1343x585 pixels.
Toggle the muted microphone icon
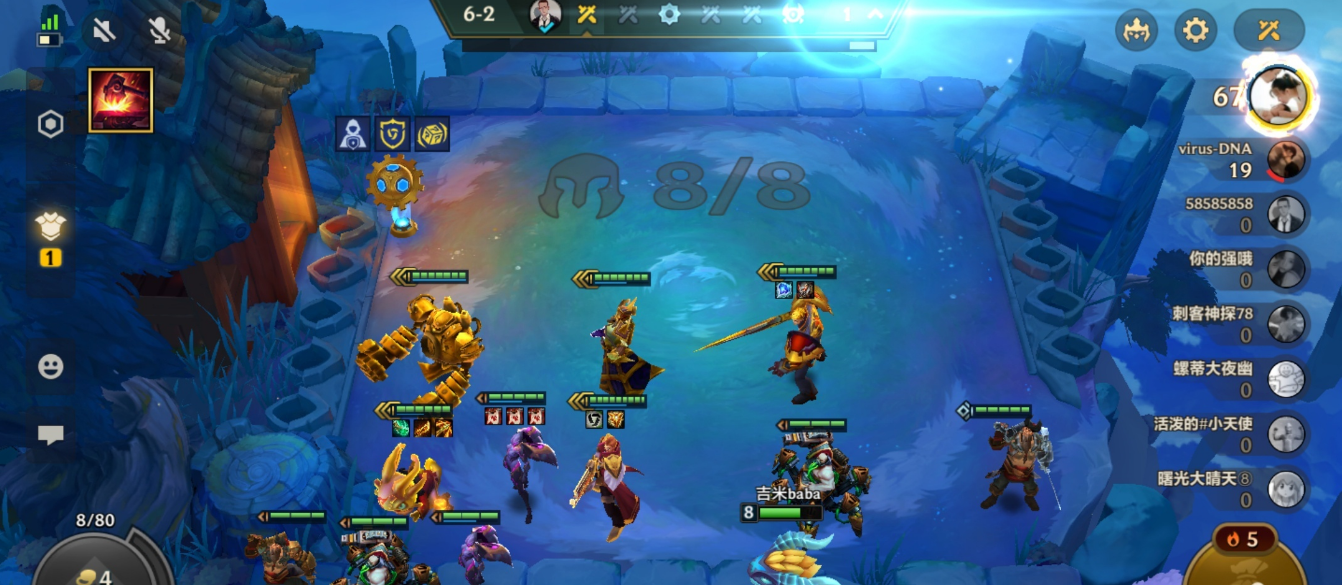click(x=158, y=30)
